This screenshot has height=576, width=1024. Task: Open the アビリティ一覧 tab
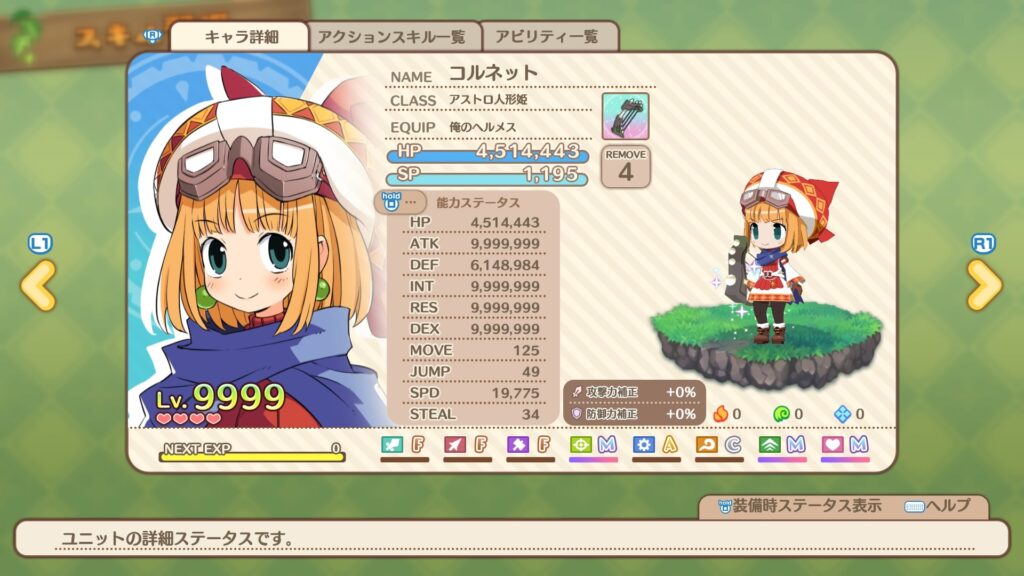(x=549, y=37)
